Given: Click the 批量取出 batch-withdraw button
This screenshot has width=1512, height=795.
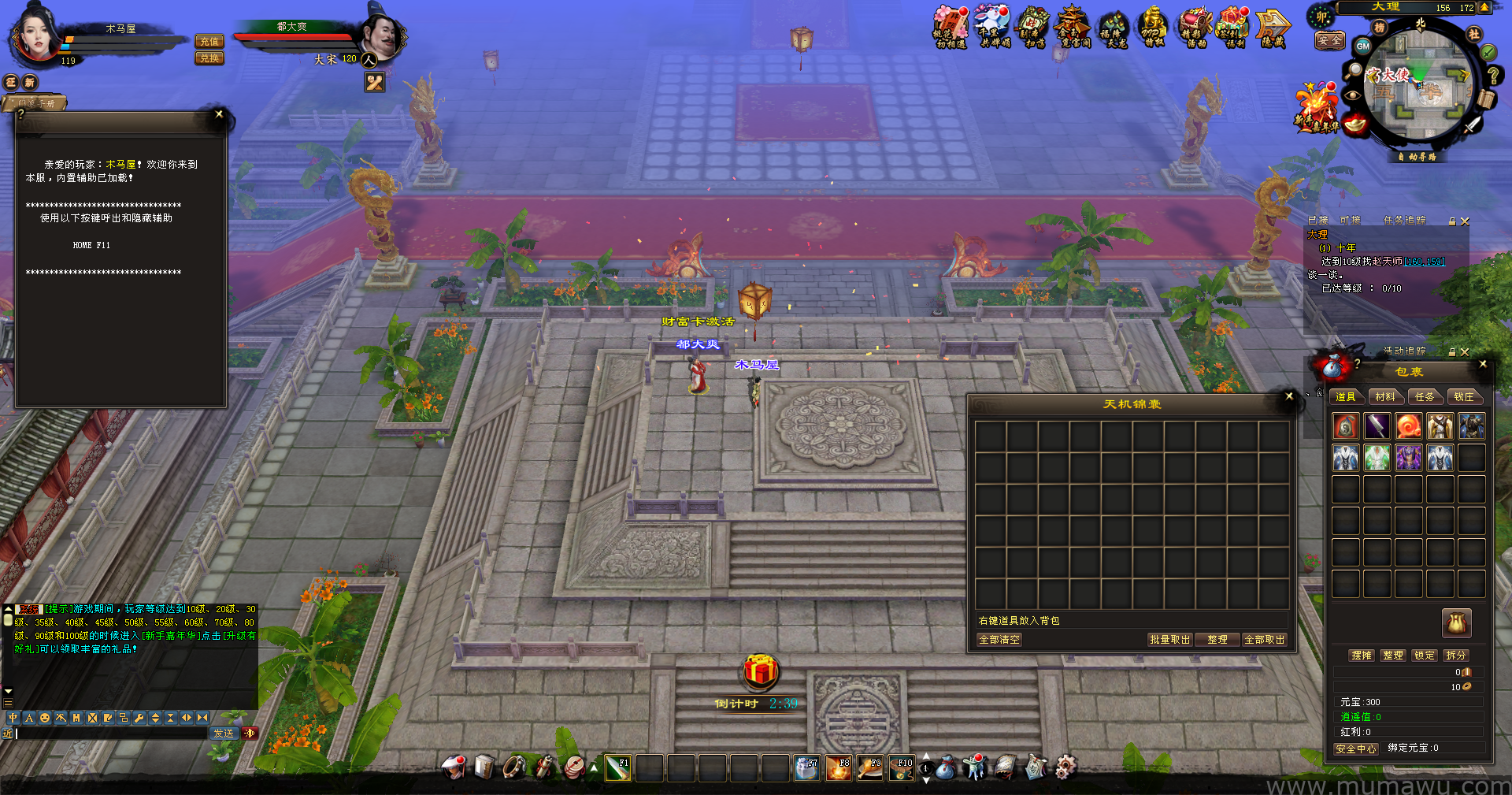Looking at the screenshot, I should [x=1169, y=640].
